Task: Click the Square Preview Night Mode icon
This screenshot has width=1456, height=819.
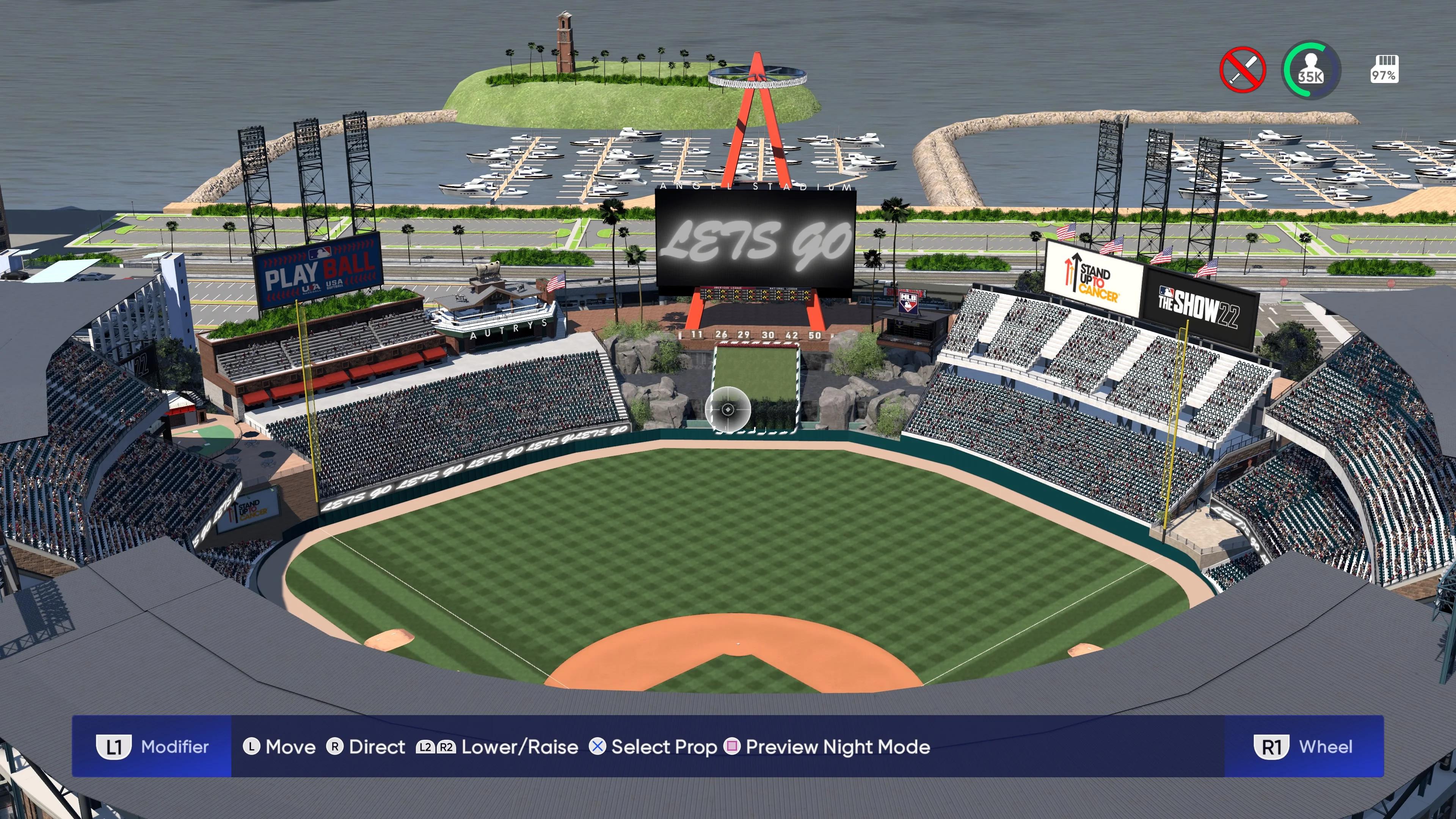Action: click(x=733, y=747)
